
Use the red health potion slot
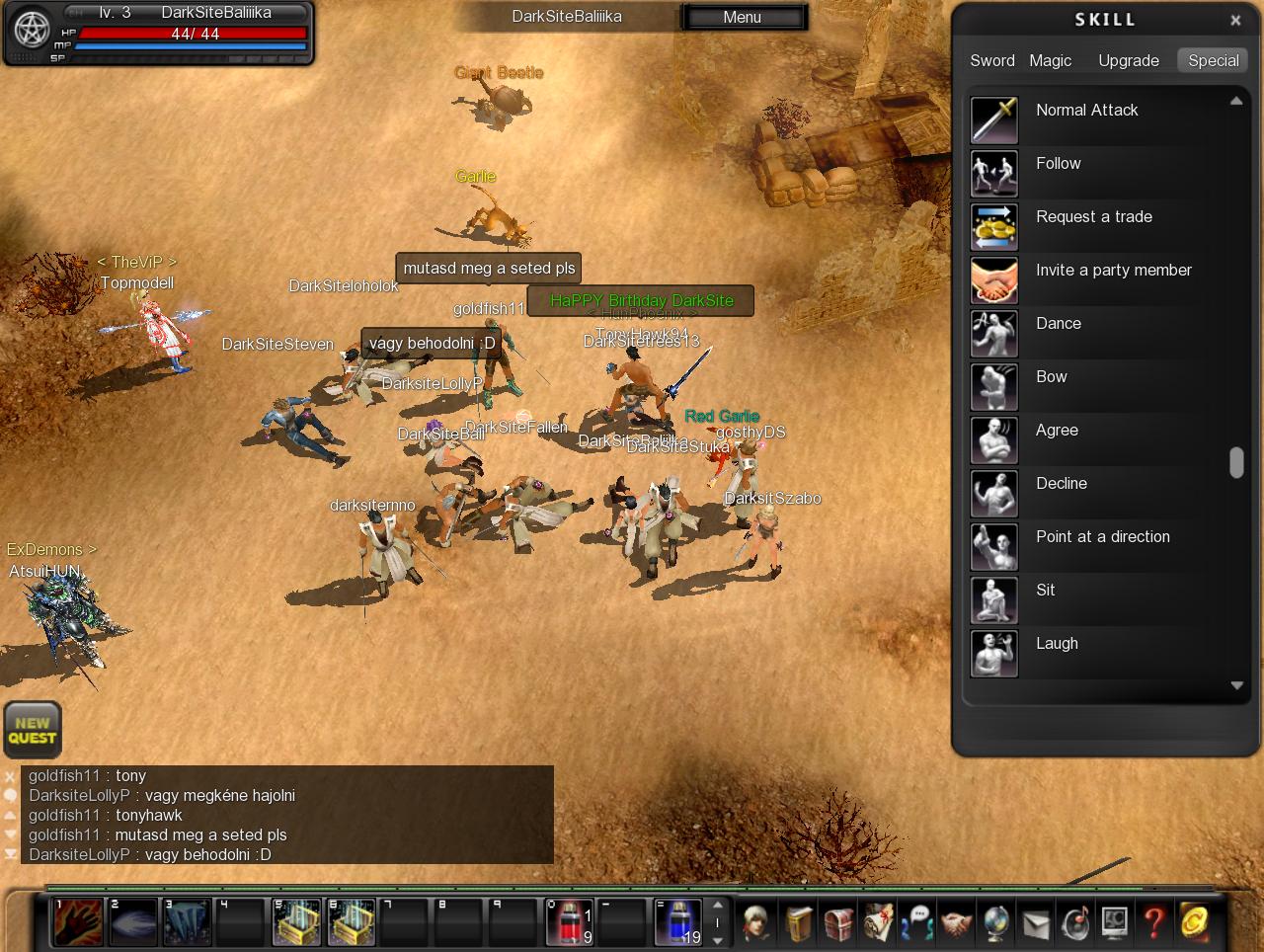pos(570,922)
